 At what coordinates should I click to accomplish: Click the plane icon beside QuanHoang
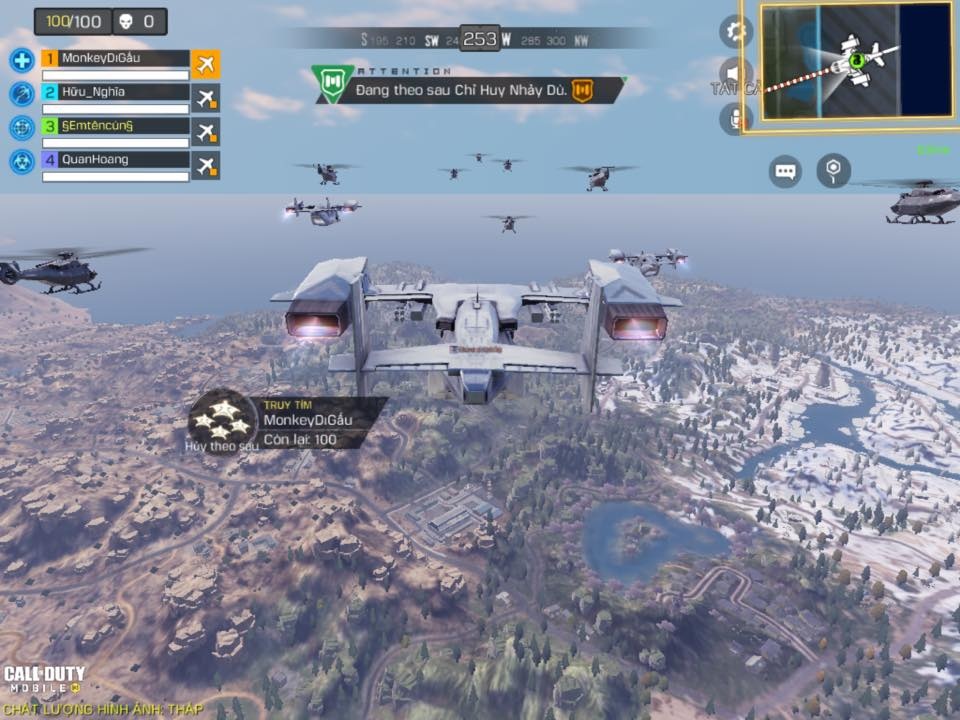(x=206, y=165)
